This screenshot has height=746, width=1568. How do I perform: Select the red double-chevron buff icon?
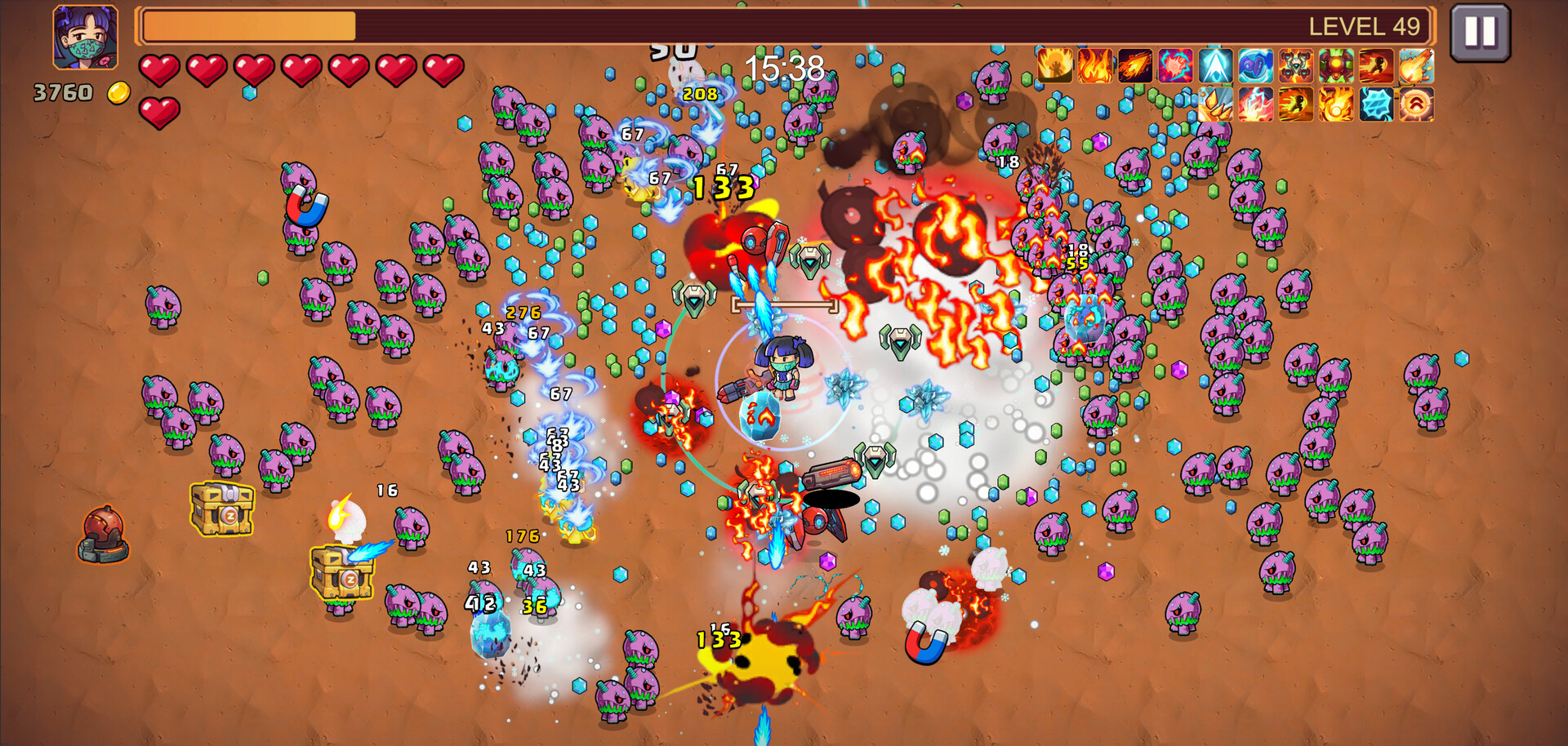tap(1414, 104)
